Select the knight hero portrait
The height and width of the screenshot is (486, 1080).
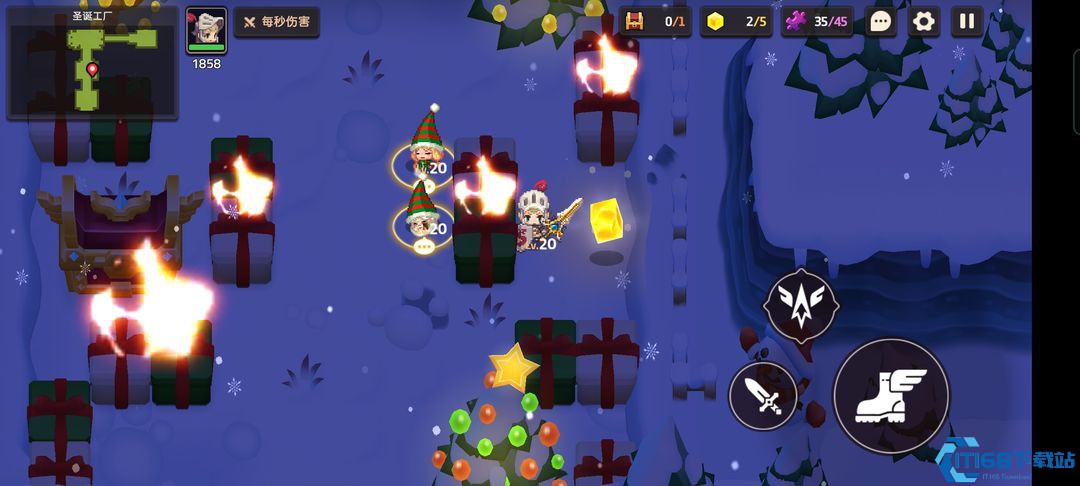(x=207, y=30)
